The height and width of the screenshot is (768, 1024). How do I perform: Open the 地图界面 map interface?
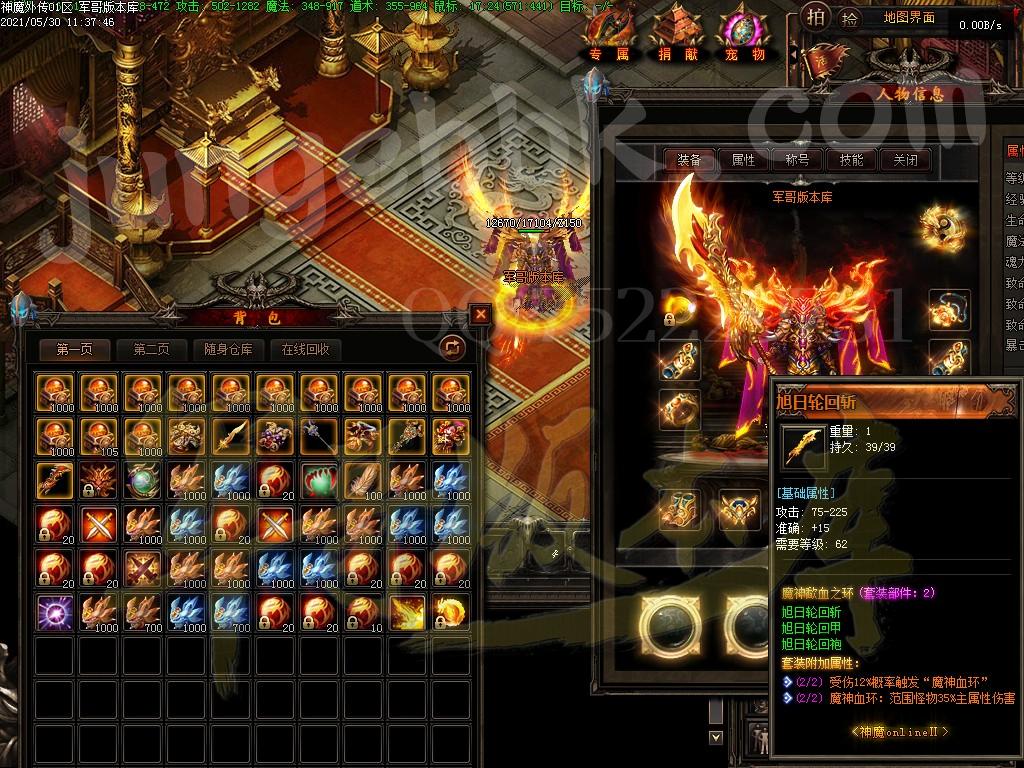(910, 18)
